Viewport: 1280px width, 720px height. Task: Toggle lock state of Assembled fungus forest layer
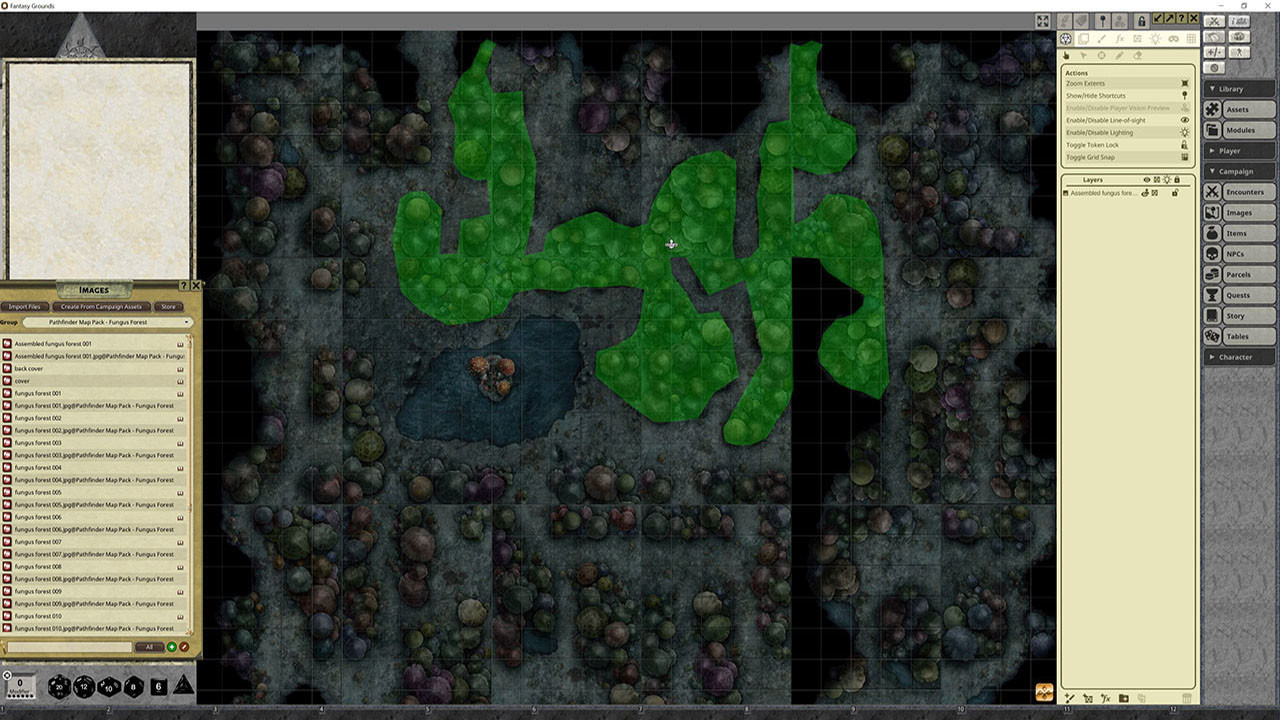tap(1176, 192)
